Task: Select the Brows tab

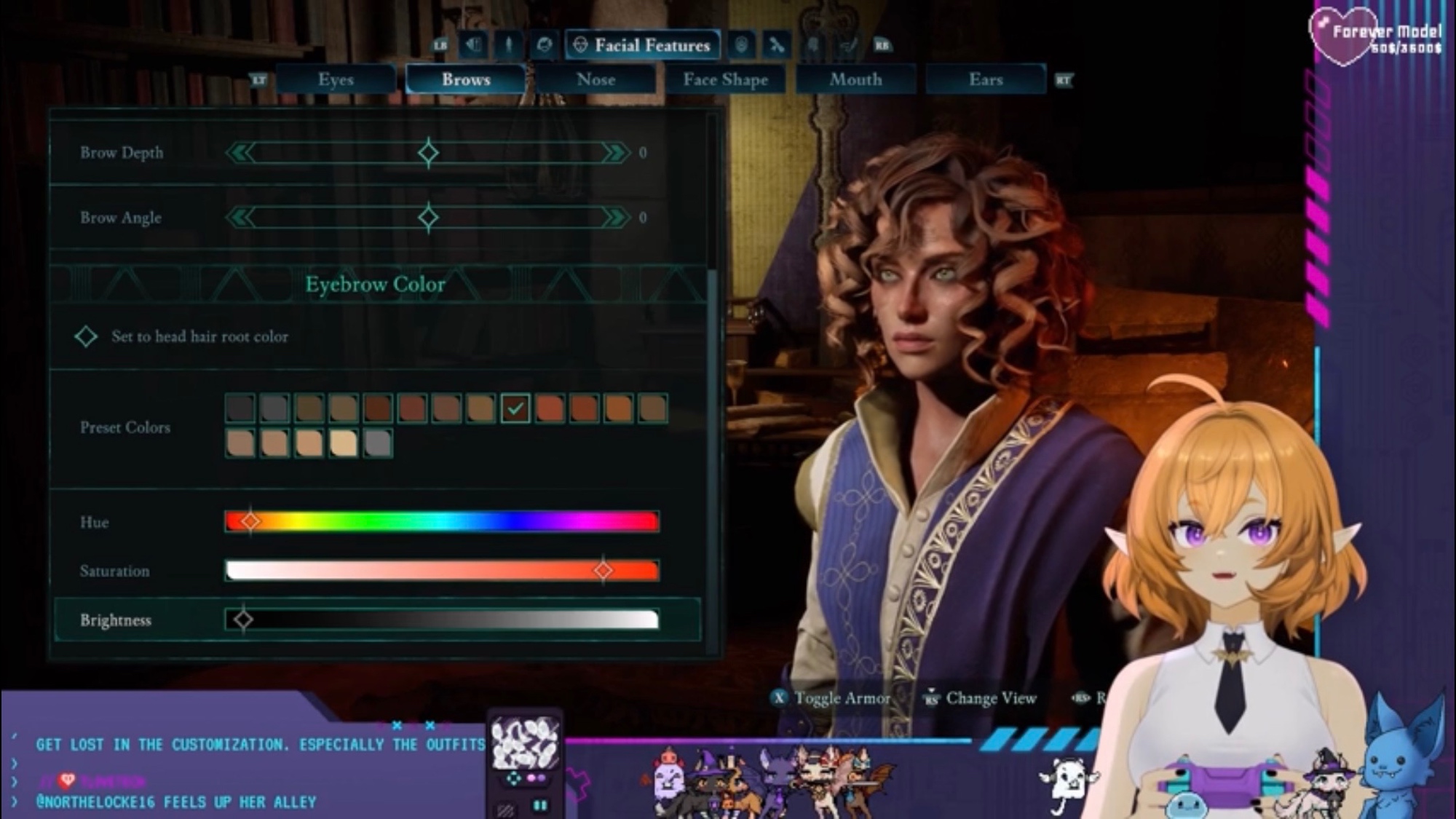Action: (x=466, y=79)
